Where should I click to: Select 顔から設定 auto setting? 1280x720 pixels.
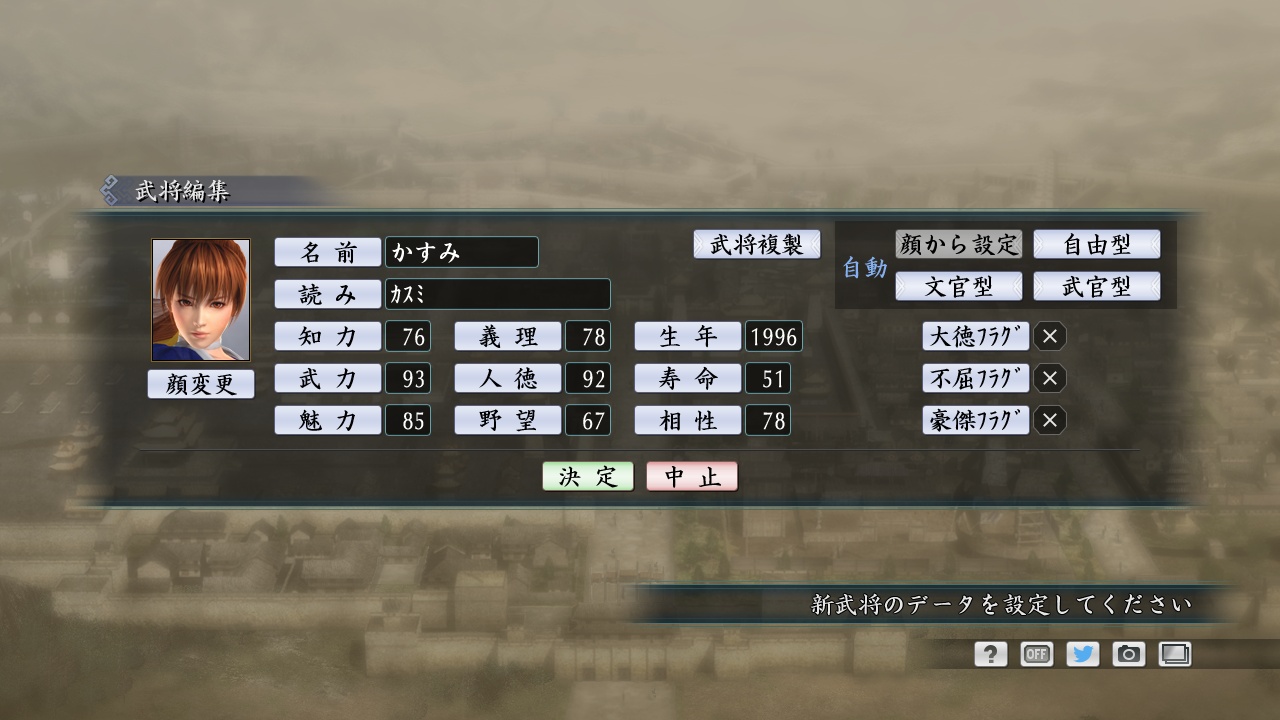coord(959,244)
